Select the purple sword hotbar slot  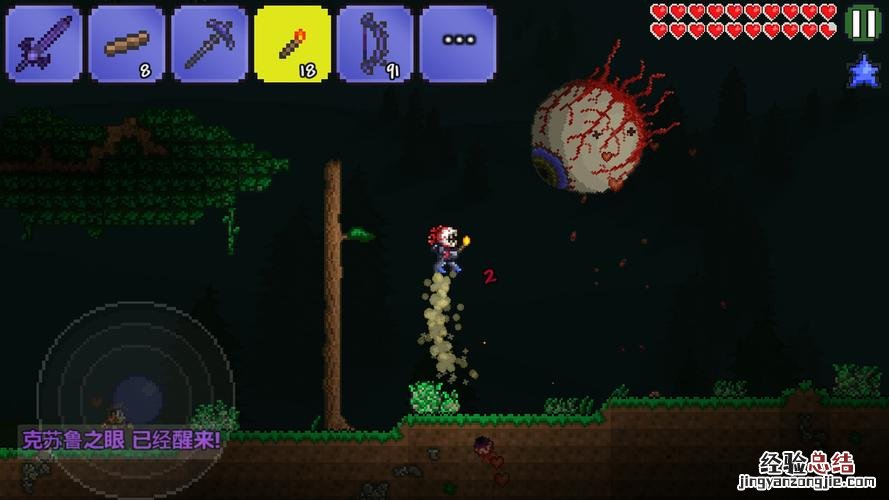pos(44,43)
